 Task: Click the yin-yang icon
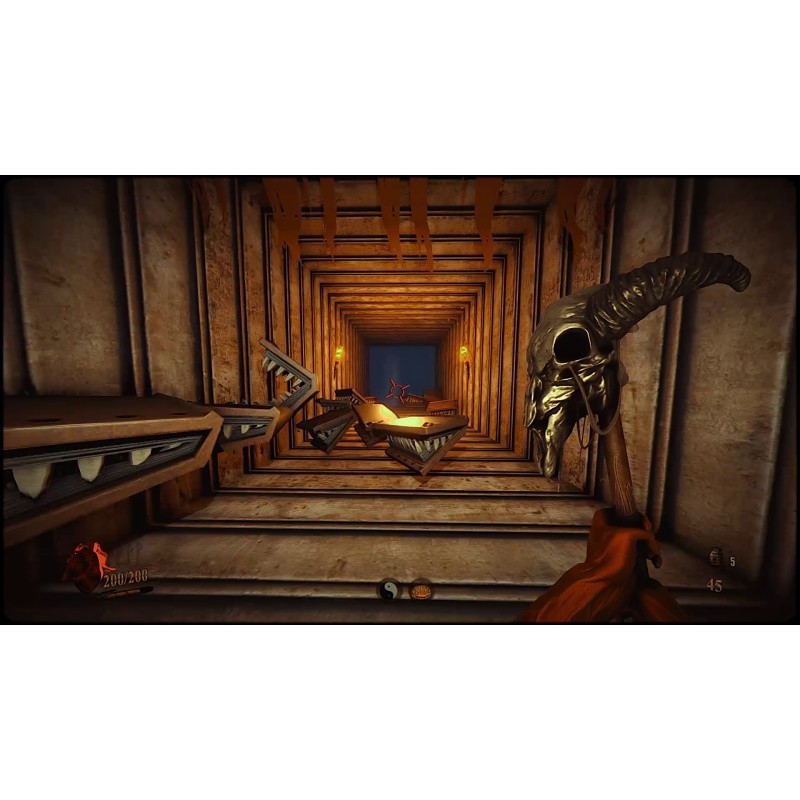tap(389, 590)
